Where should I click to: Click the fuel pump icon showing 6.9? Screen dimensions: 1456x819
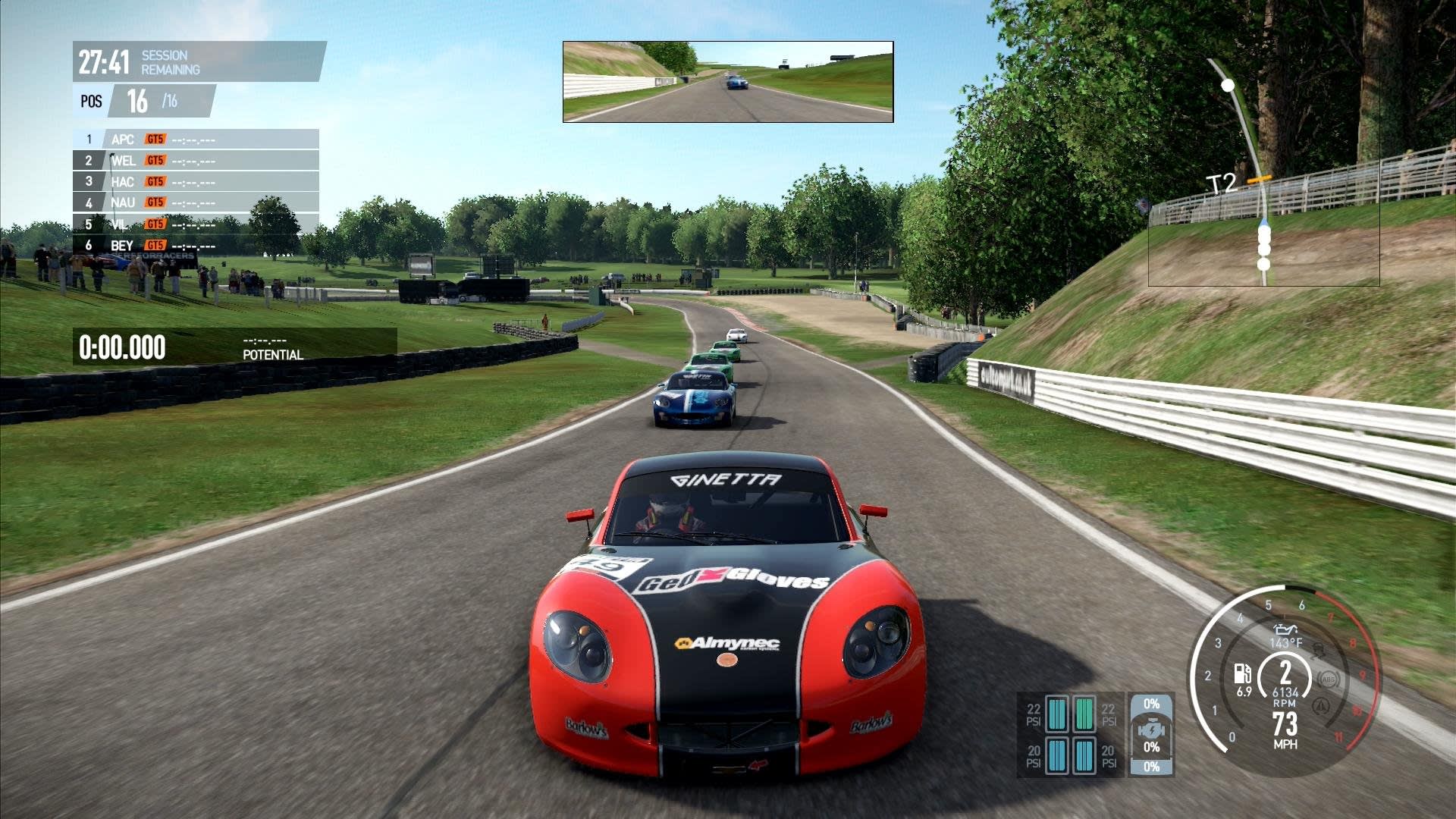(x=1243, y=674)
